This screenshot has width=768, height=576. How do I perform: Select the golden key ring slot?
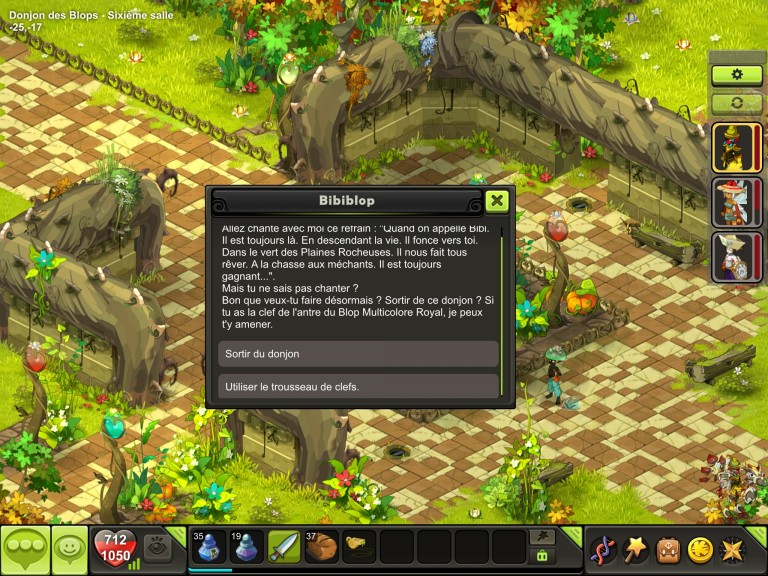point(361,547)
